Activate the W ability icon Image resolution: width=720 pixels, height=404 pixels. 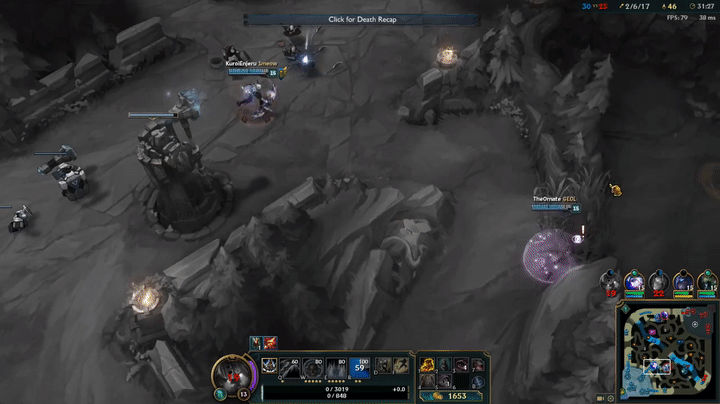click(314, 367)
